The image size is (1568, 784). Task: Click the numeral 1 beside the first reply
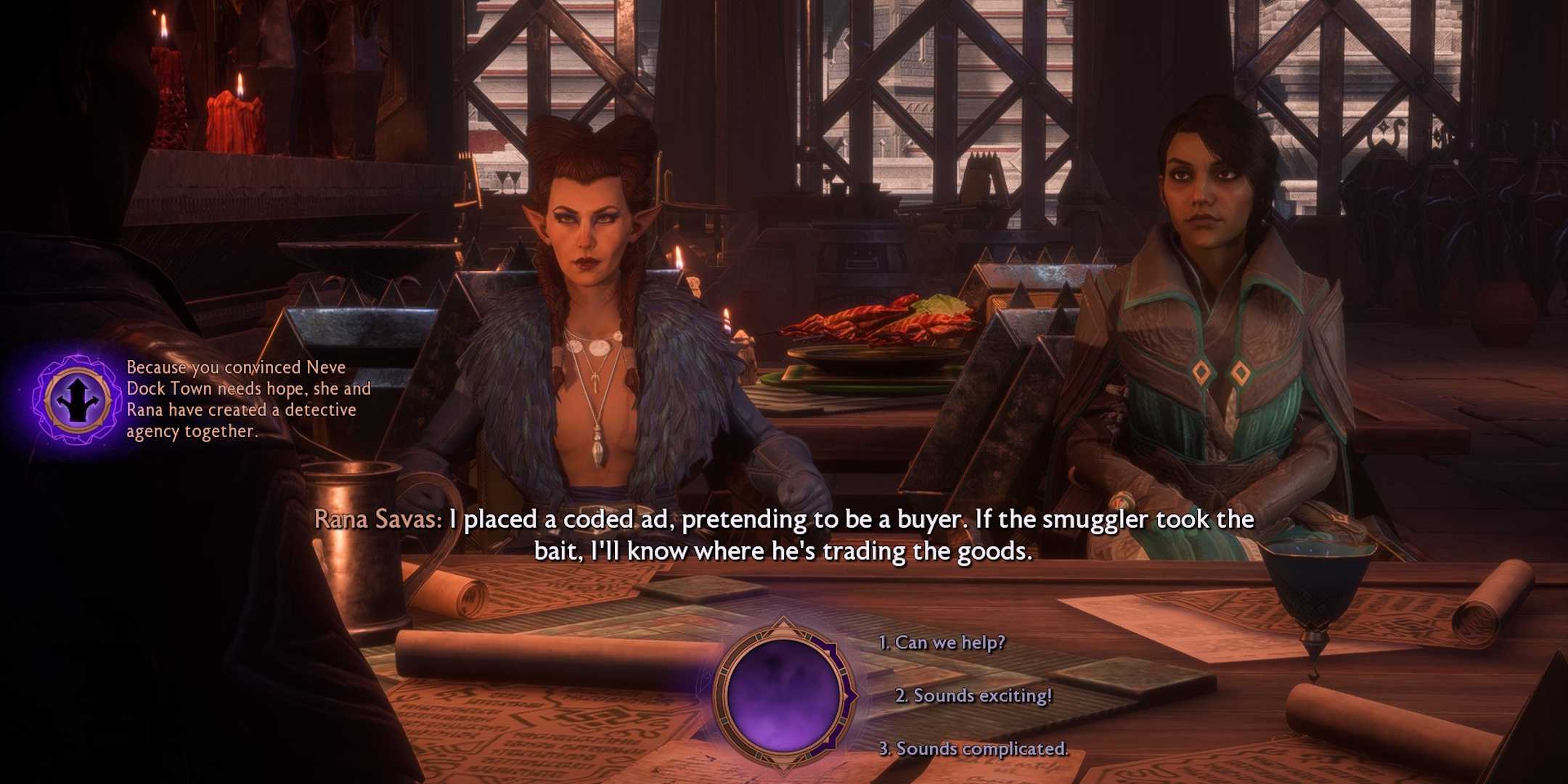coord(883,642)
